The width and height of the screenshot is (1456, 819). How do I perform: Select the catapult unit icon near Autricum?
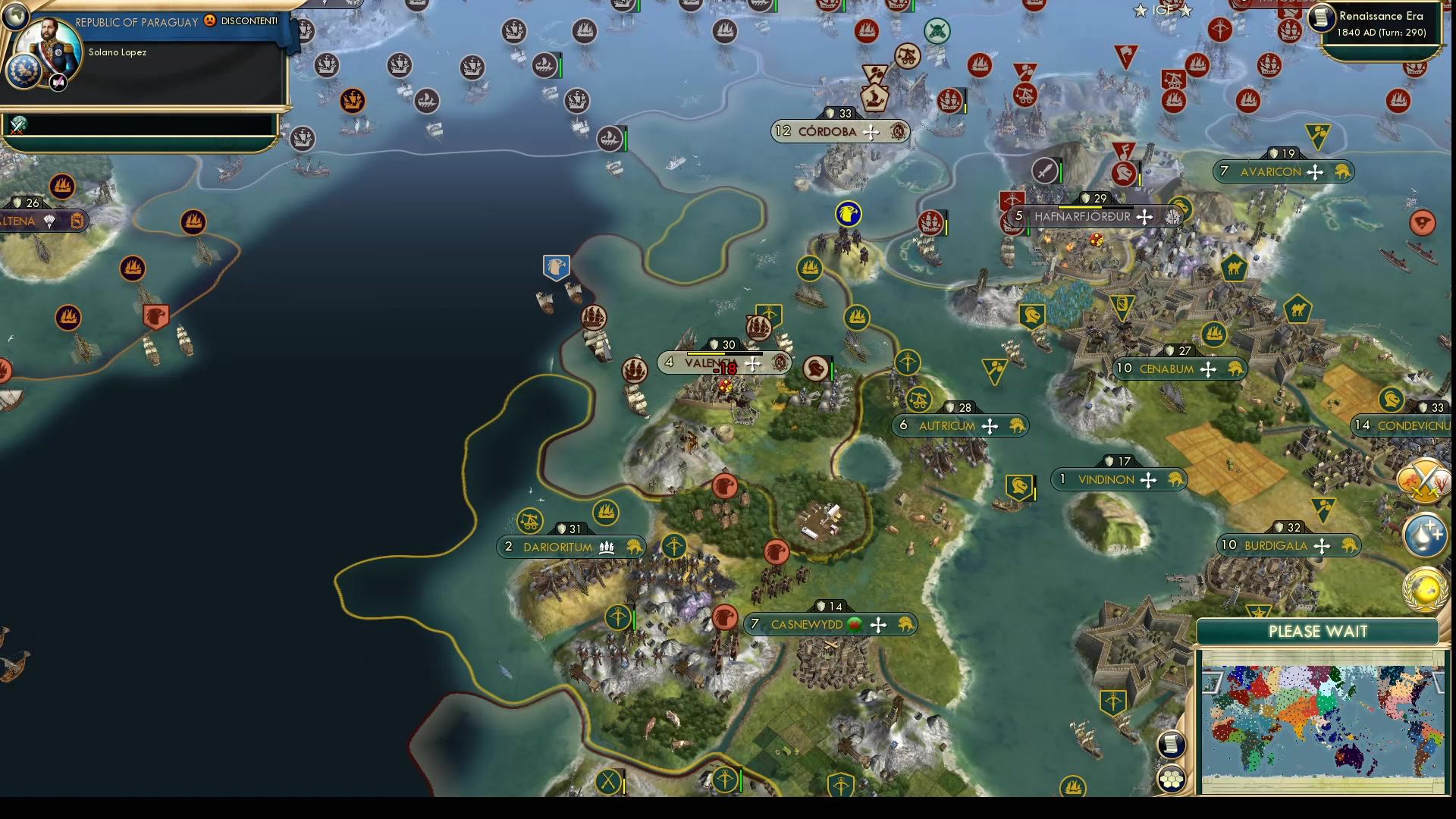click(x=920, y=400)
